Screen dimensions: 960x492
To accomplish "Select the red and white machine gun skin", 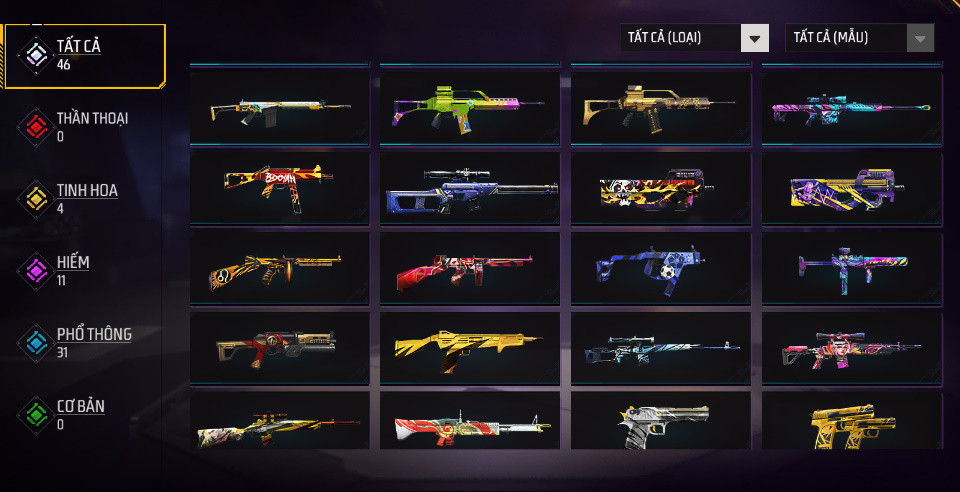I will 470,424.
